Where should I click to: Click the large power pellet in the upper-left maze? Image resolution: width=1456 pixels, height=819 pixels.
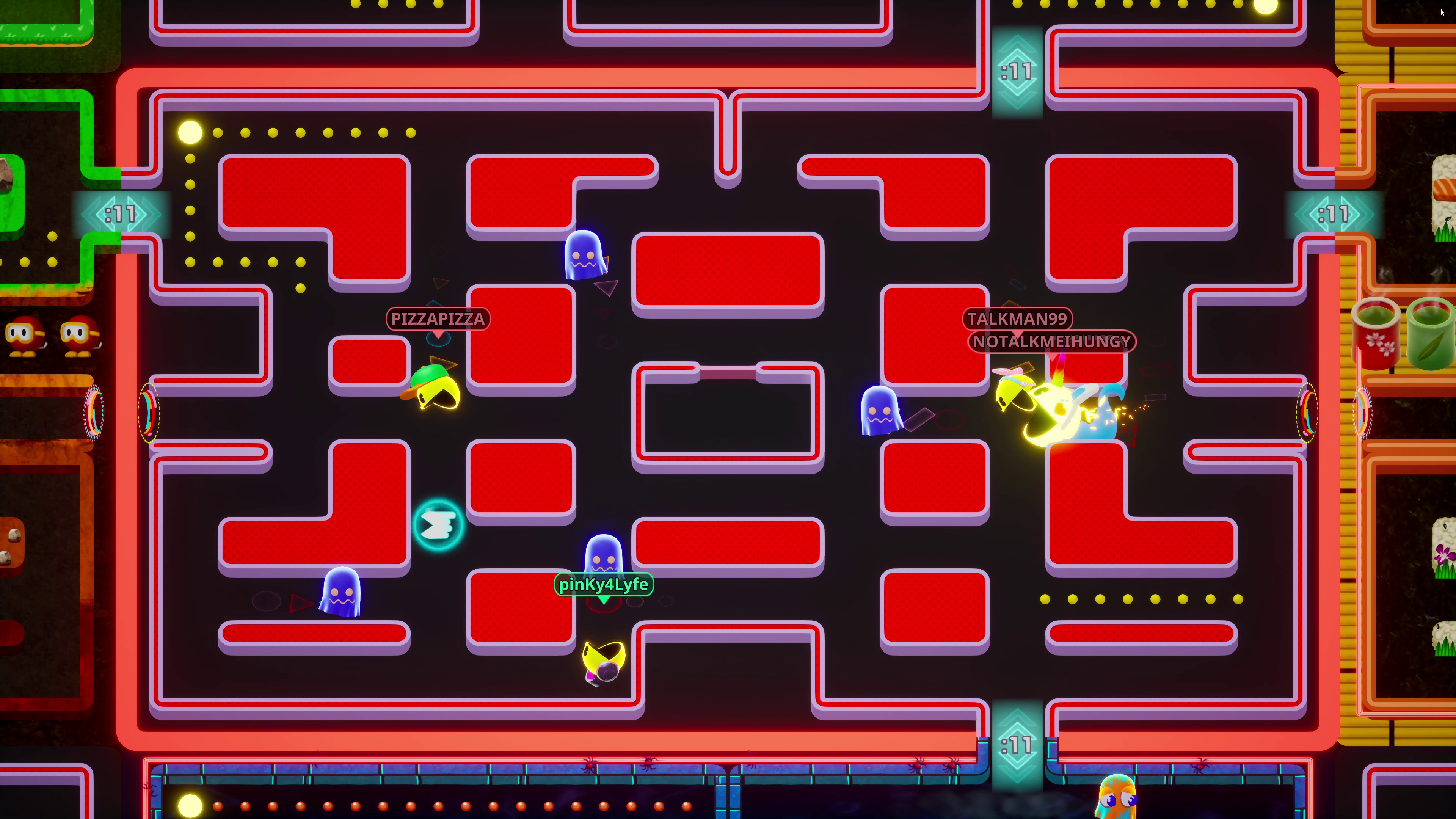tap(190, 132)
